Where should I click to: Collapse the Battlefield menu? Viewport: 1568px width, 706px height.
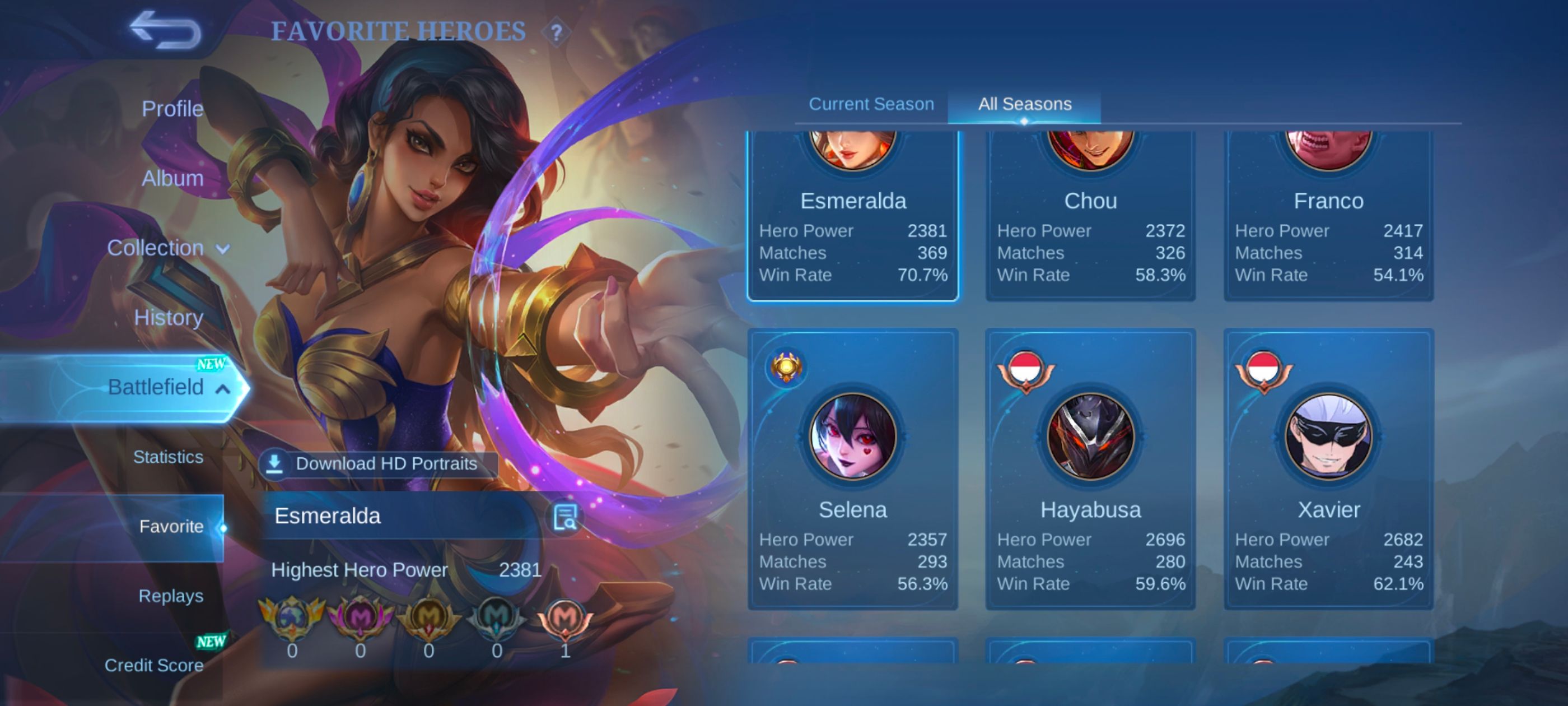[167, 387]
